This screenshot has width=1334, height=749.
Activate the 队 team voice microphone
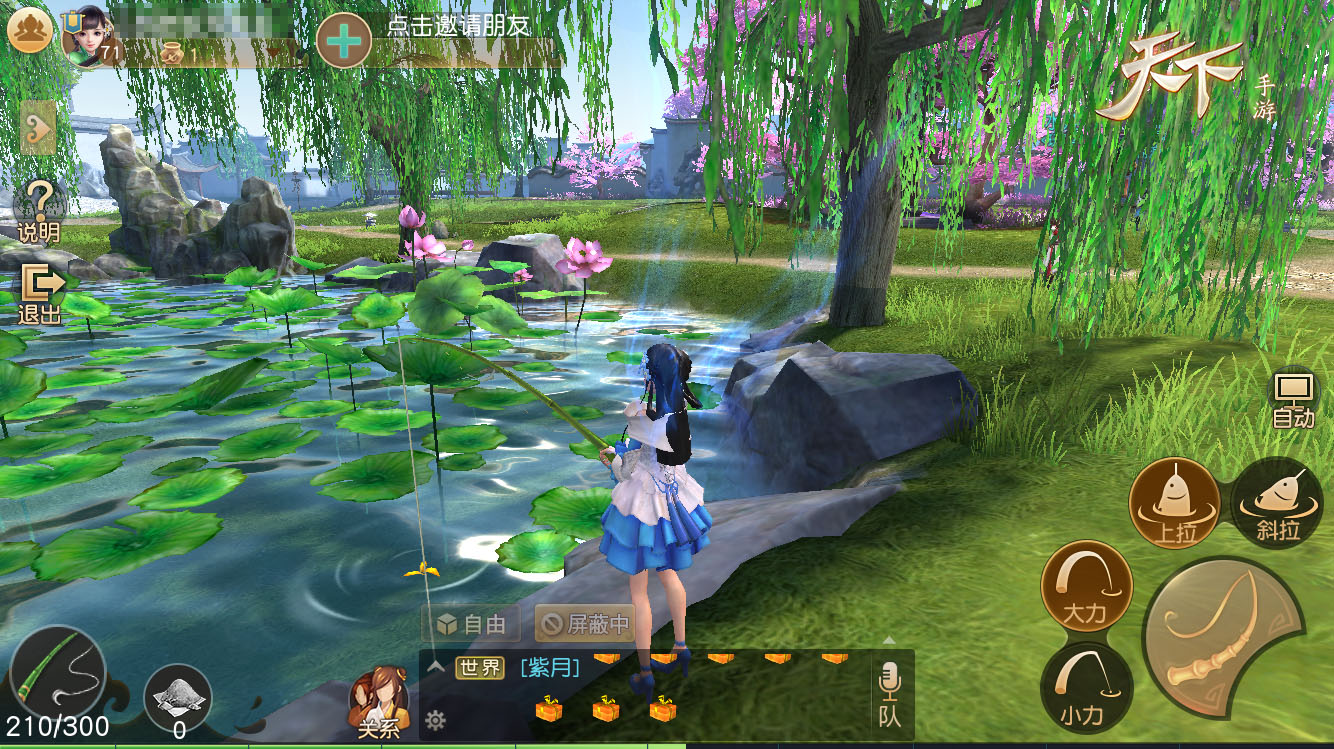click(x=889, y=695)
